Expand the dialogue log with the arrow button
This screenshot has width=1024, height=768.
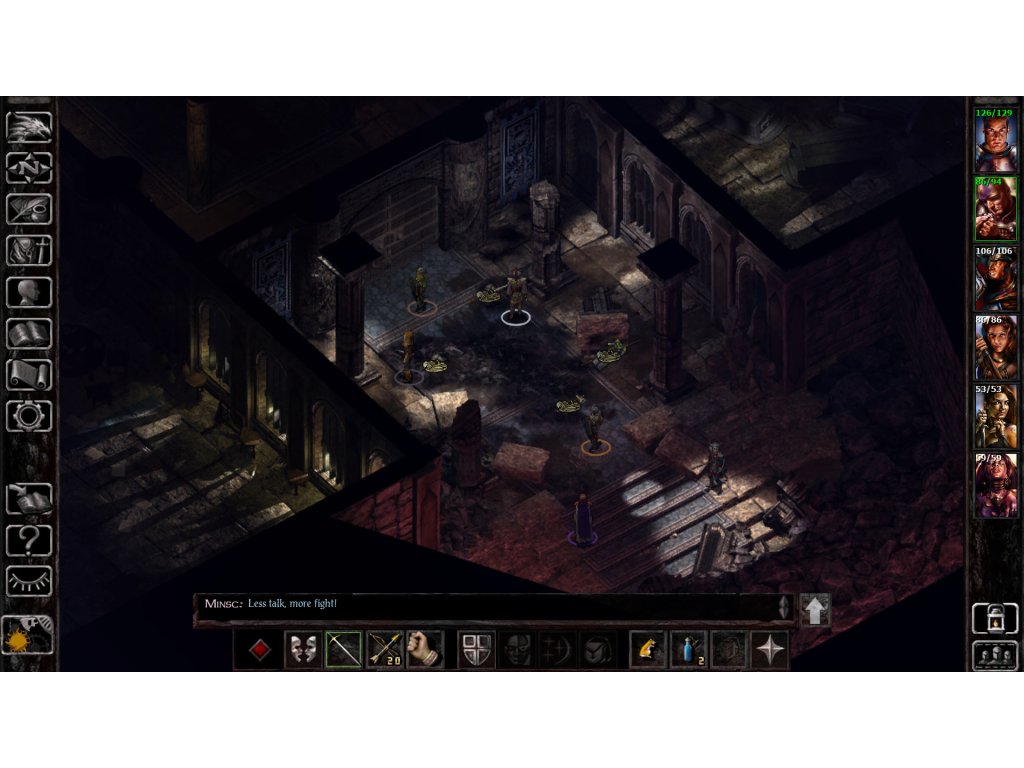(815, 610)
